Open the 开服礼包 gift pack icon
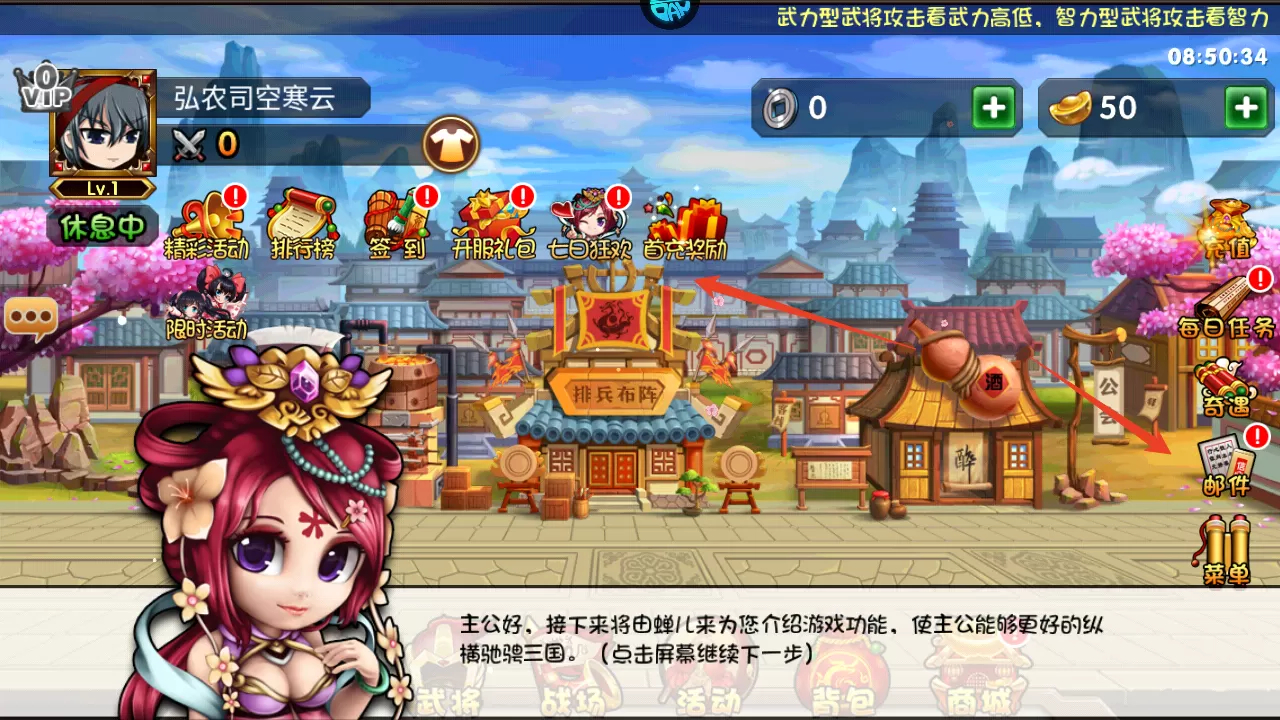The image size is (1280, 720). tap(492, 222)
